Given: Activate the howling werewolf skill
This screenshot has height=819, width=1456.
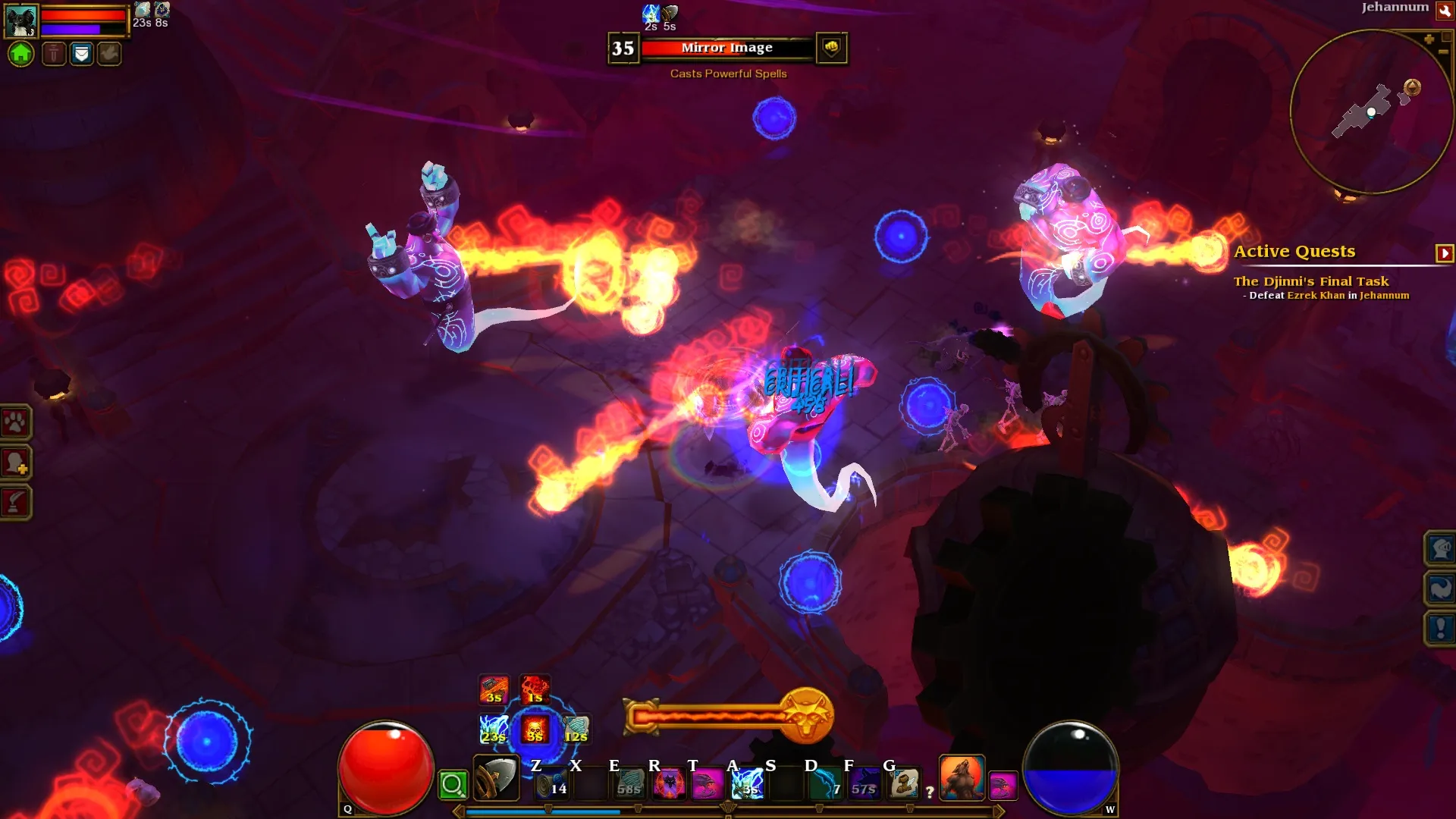Looking at the screenshot, I should pyautogui.click(x=962, y=778).
